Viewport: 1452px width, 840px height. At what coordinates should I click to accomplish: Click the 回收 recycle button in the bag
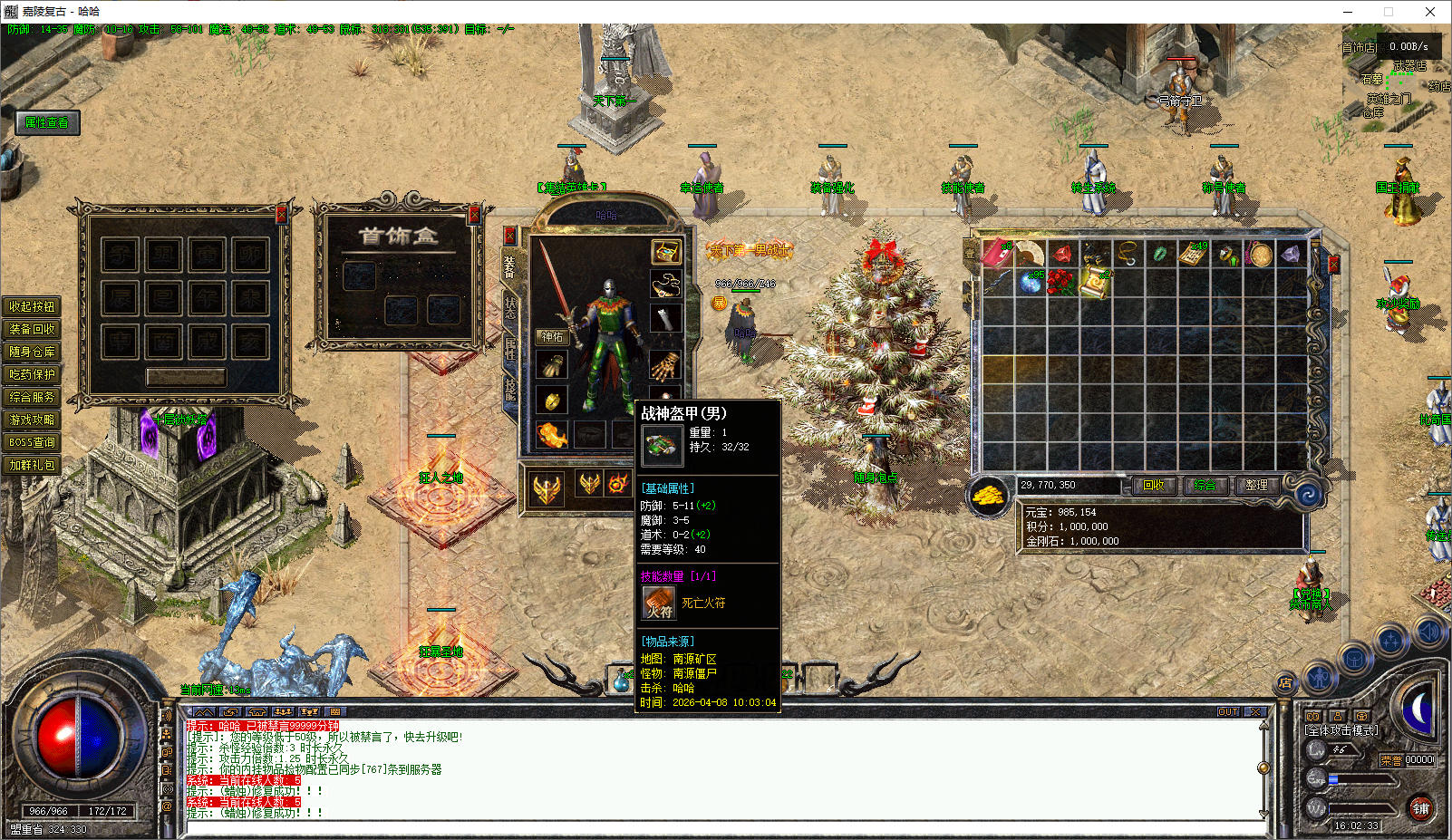click(1153, 486)
